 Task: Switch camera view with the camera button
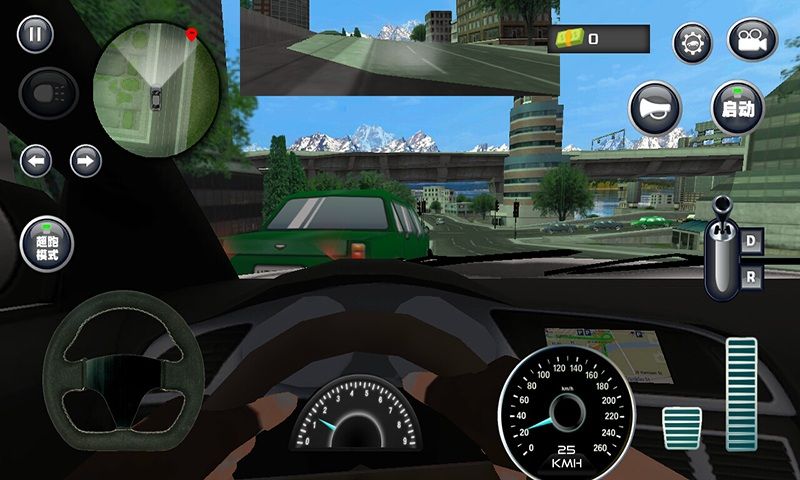(x=752, y=43)
